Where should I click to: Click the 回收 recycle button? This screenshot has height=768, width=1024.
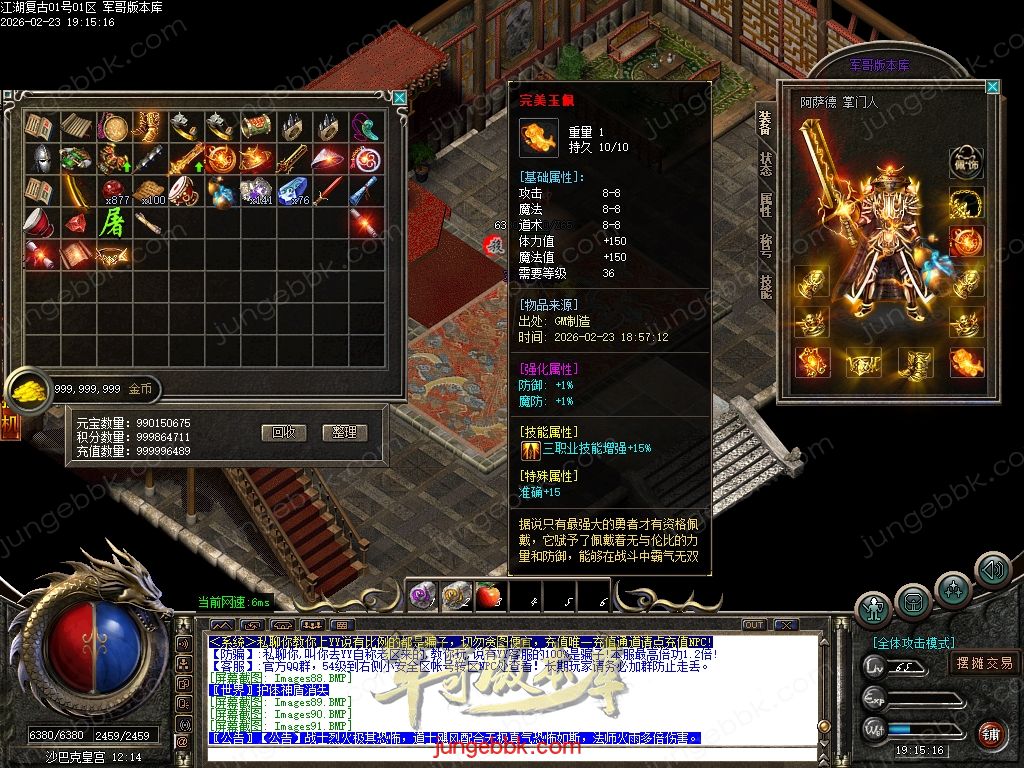point(283,433)
